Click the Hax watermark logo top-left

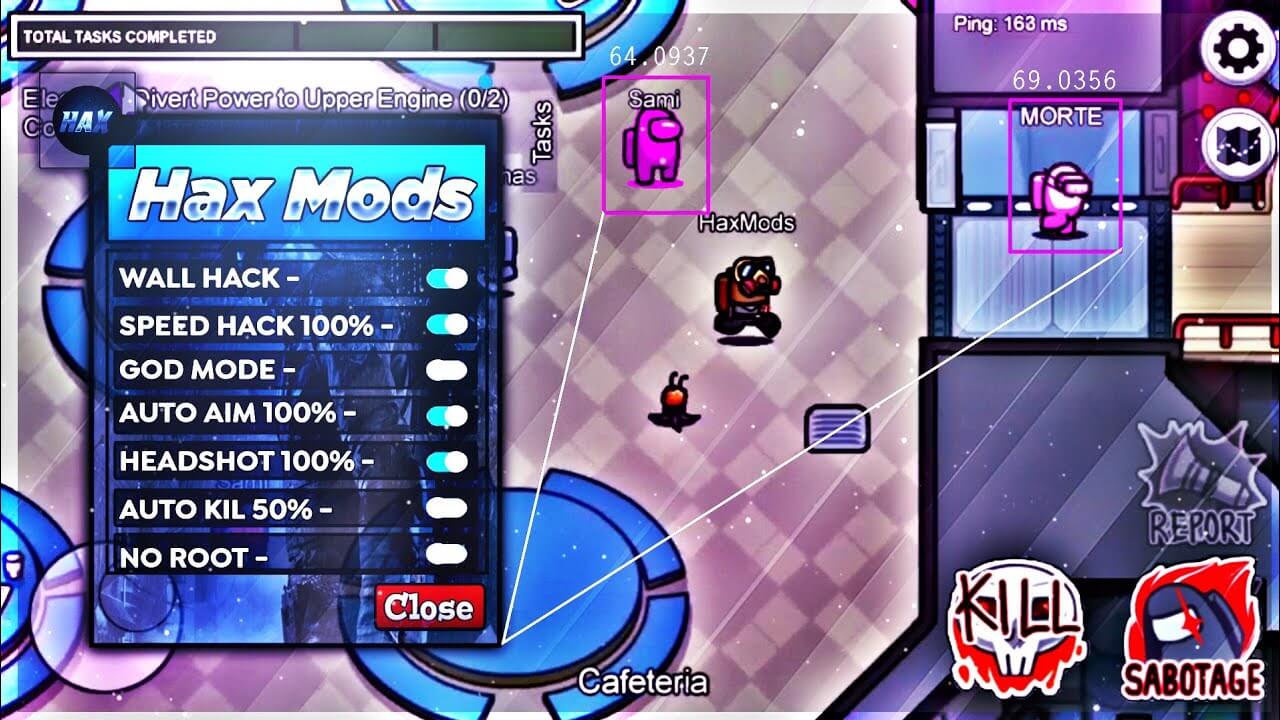point(85,120)
